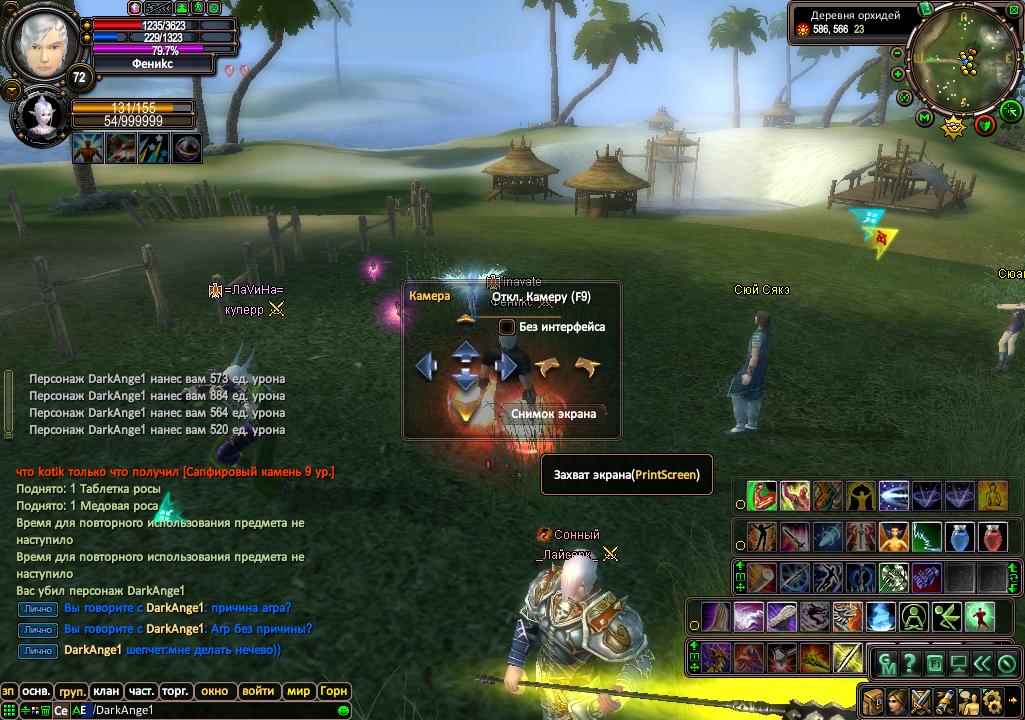Image resolution: width=1025 pixels, height=720 pixels.
Task: Use the red health potion hotbar slot
Action: coord(993,536)
